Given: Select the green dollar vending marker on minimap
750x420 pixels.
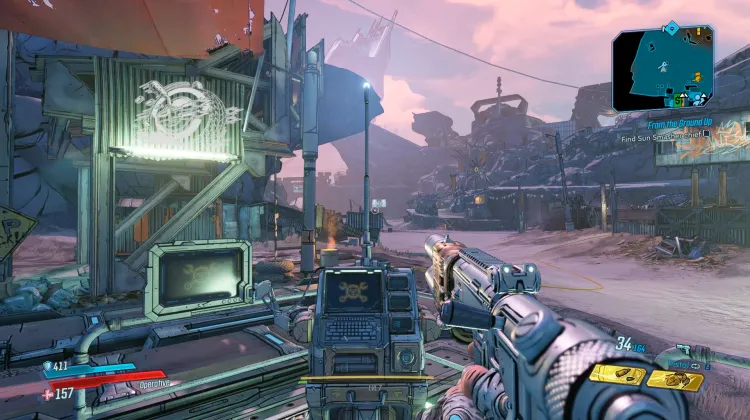Looking at the screenshot, I should pos(680,100).
